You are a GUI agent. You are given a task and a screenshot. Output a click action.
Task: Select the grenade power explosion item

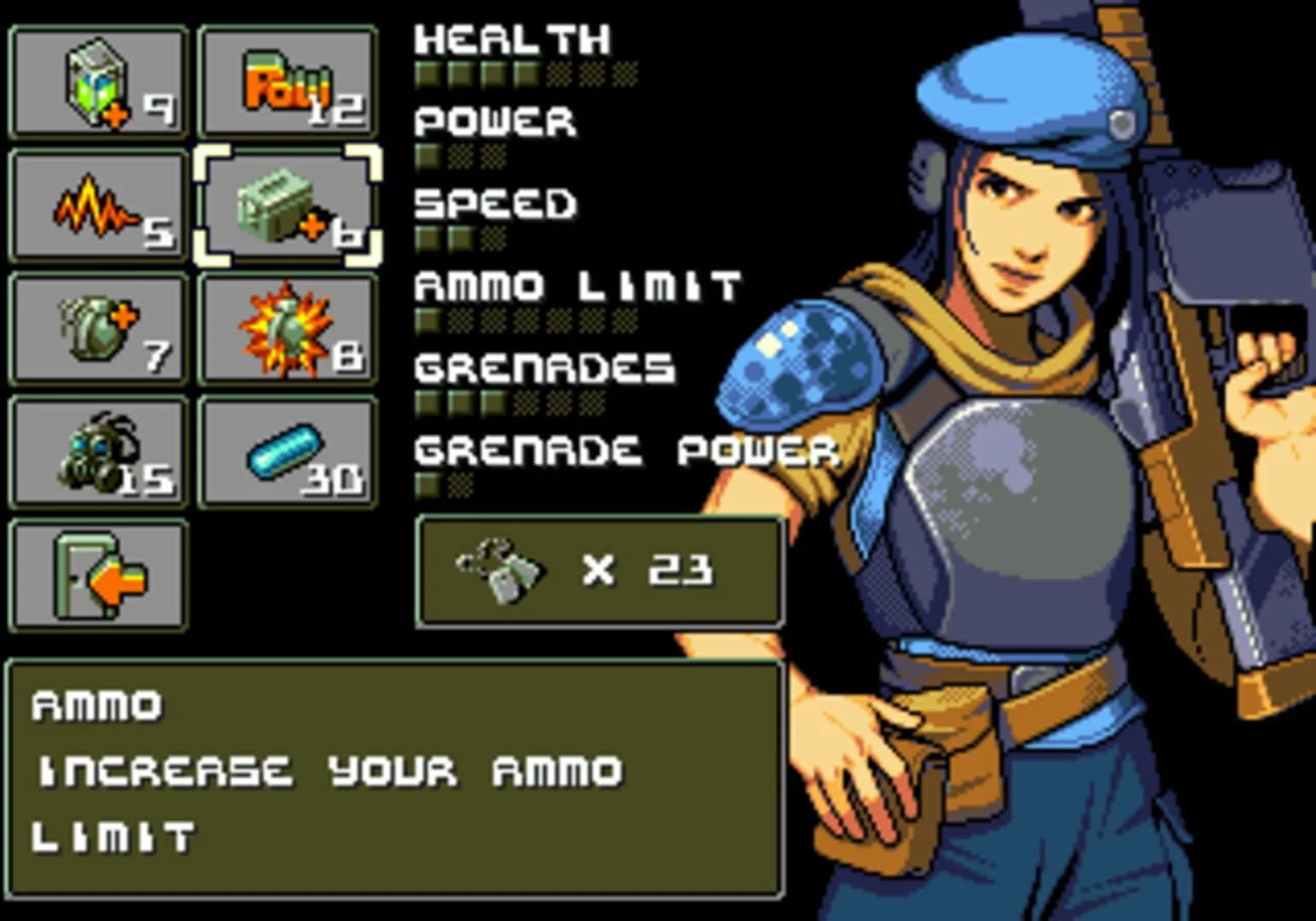tap(288, 328)
